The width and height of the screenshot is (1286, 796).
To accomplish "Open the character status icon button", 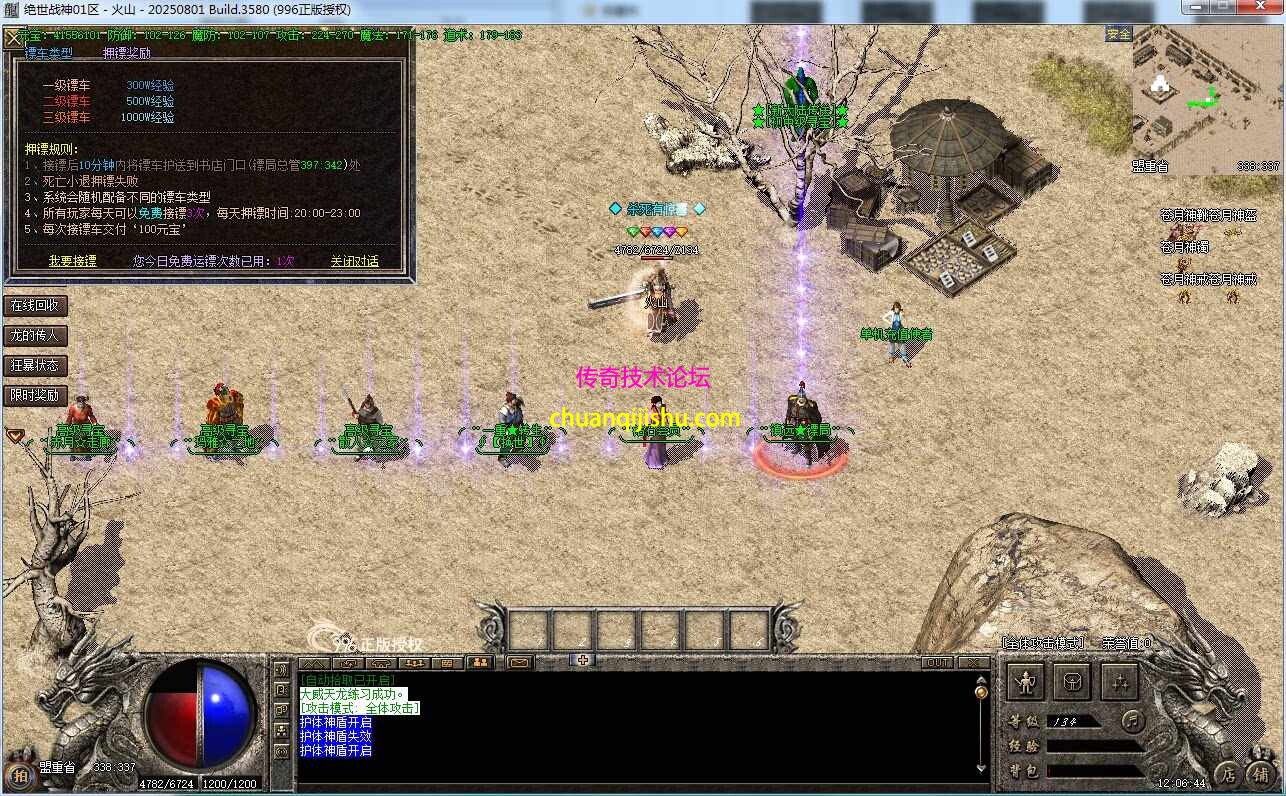I will click(x=1025, y=682).
